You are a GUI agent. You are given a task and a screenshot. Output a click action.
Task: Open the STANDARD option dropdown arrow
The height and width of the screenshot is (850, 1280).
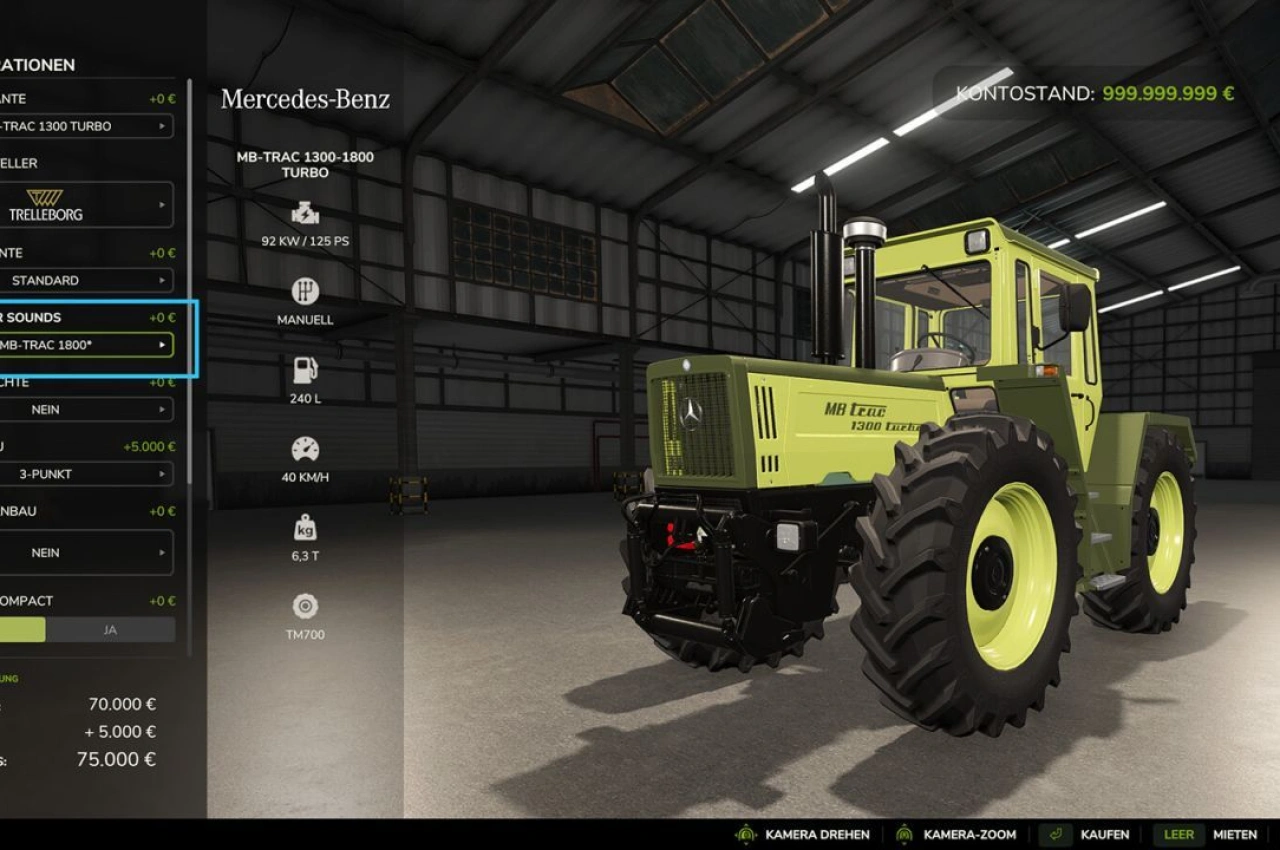coord(163,281)
